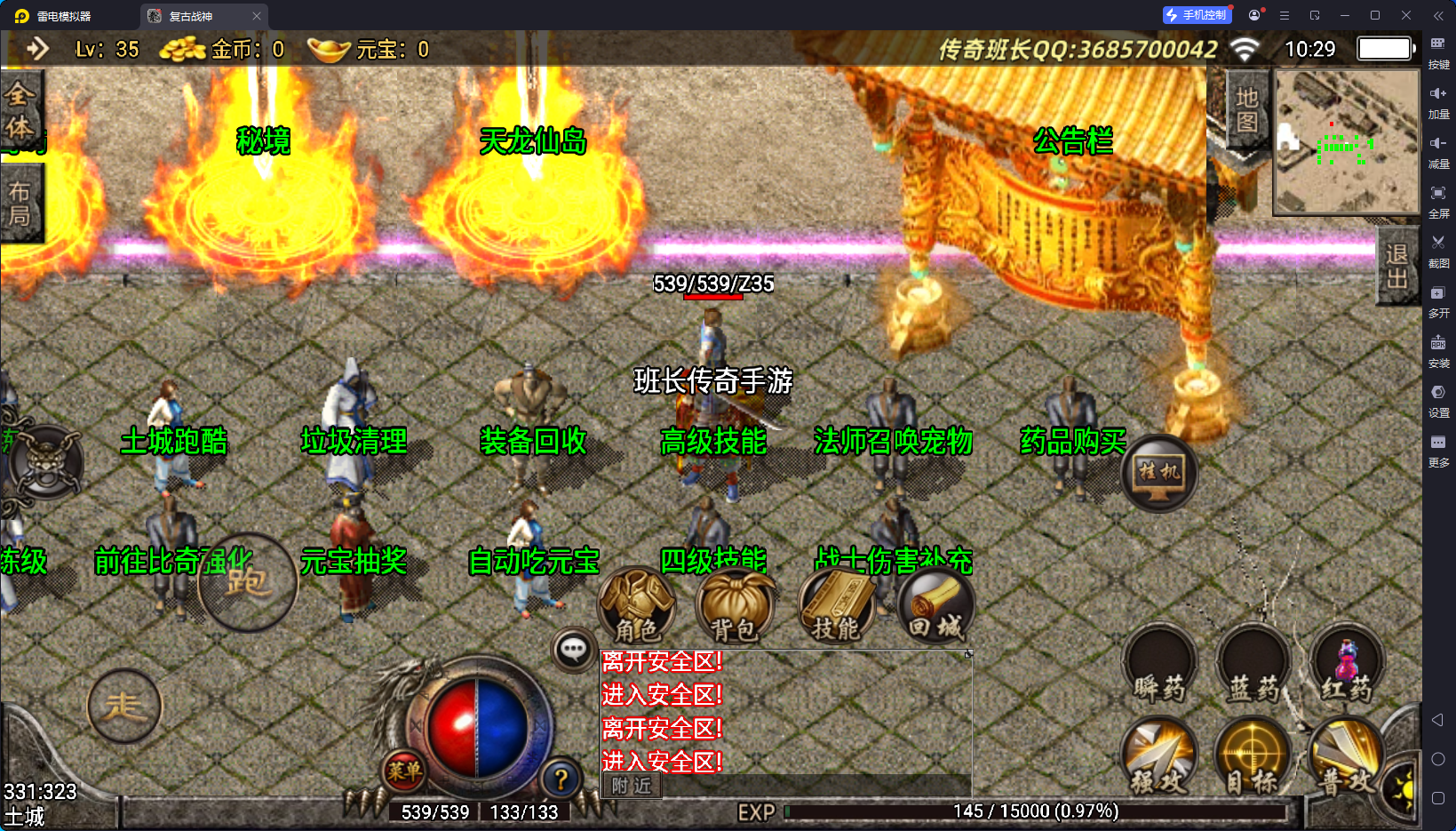Select the 附近 nearby chat tab
Image resolution: width=1456 pixels, height=831 pixels.
pyautogui.click(x=632, y=786)
